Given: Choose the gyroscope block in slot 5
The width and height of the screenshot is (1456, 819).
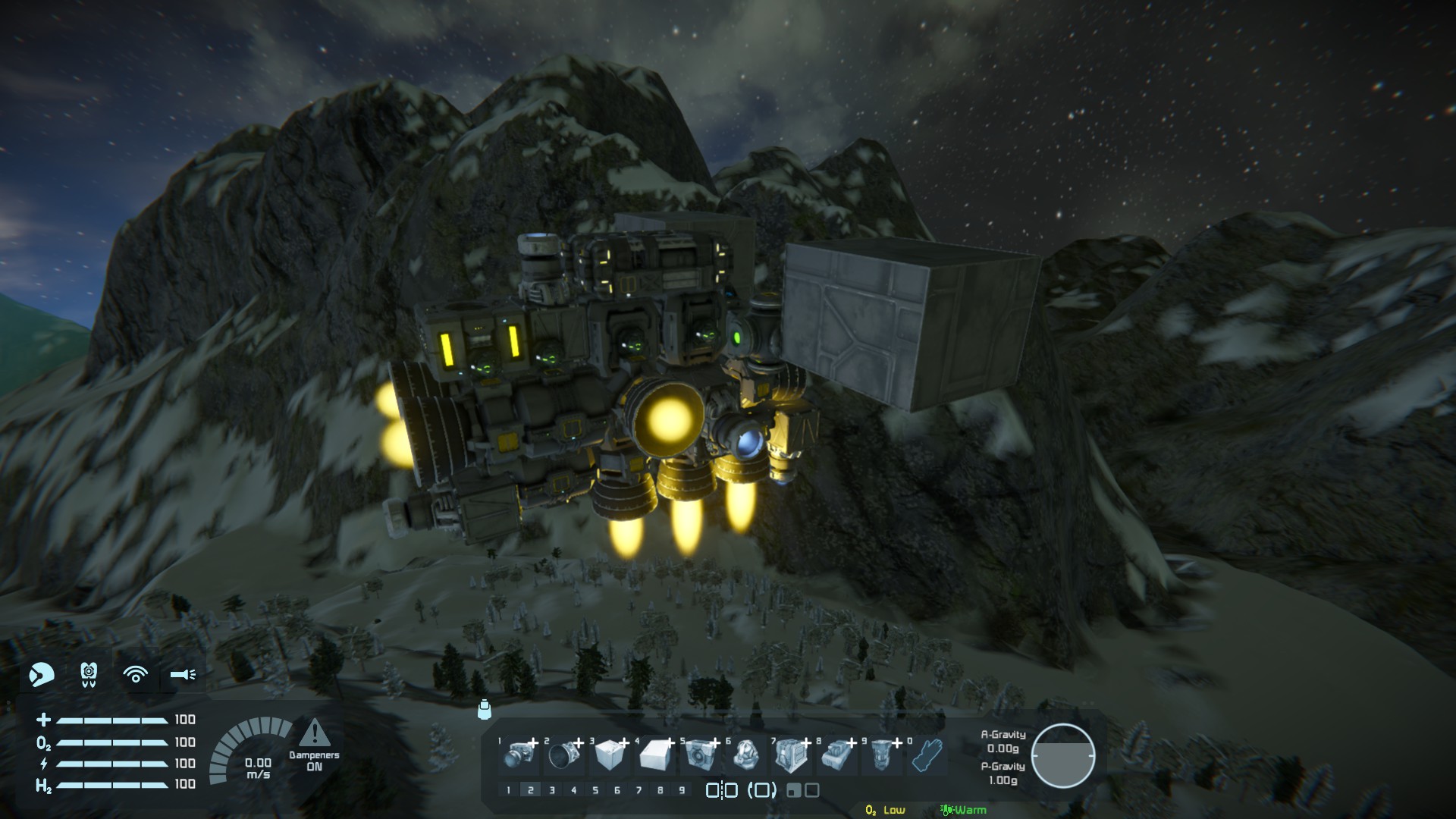Looking at the screenshot, I should click(x=701, y=755).
